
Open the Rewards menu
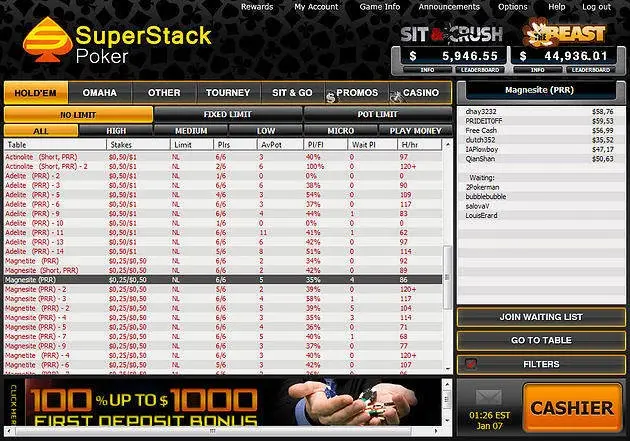(x=257, y=7)
